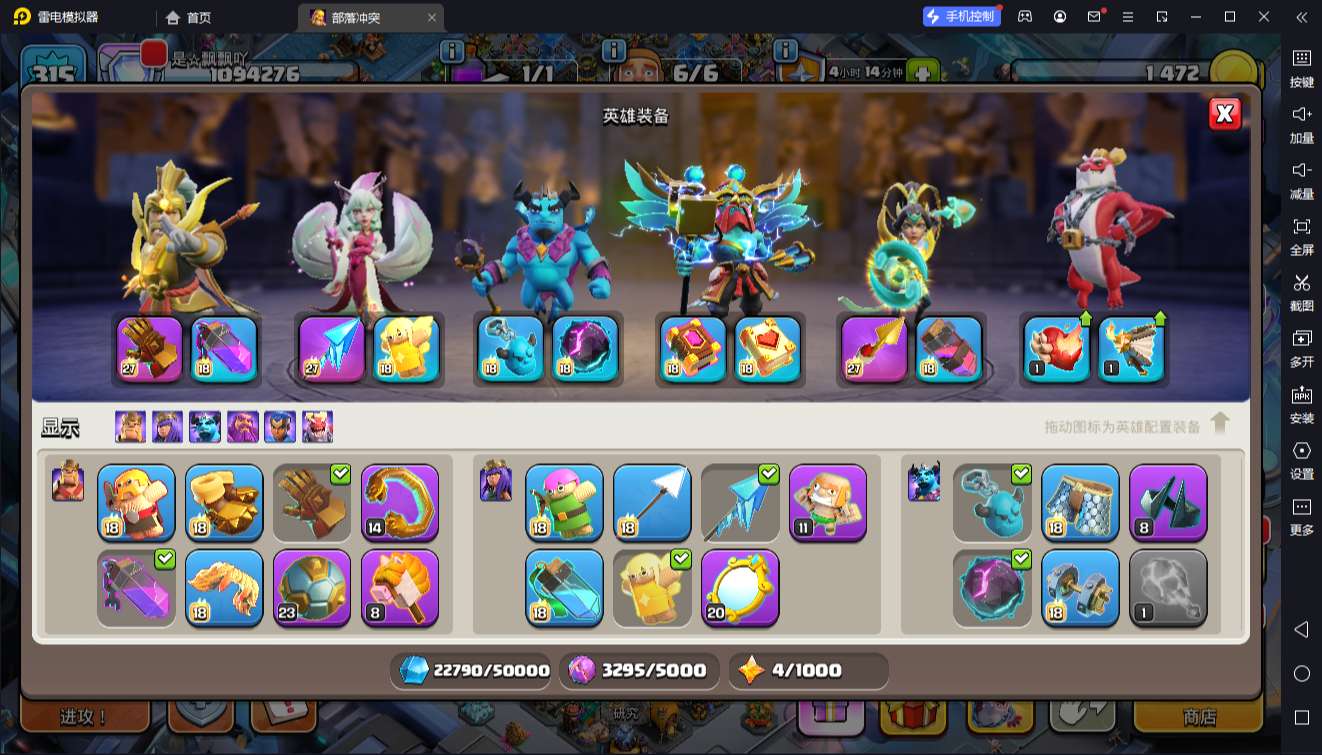Pick the Healing Vial equipment
Image resolution: width=1322 pixels, height=755 pixels.
click(x=564, y=588)
